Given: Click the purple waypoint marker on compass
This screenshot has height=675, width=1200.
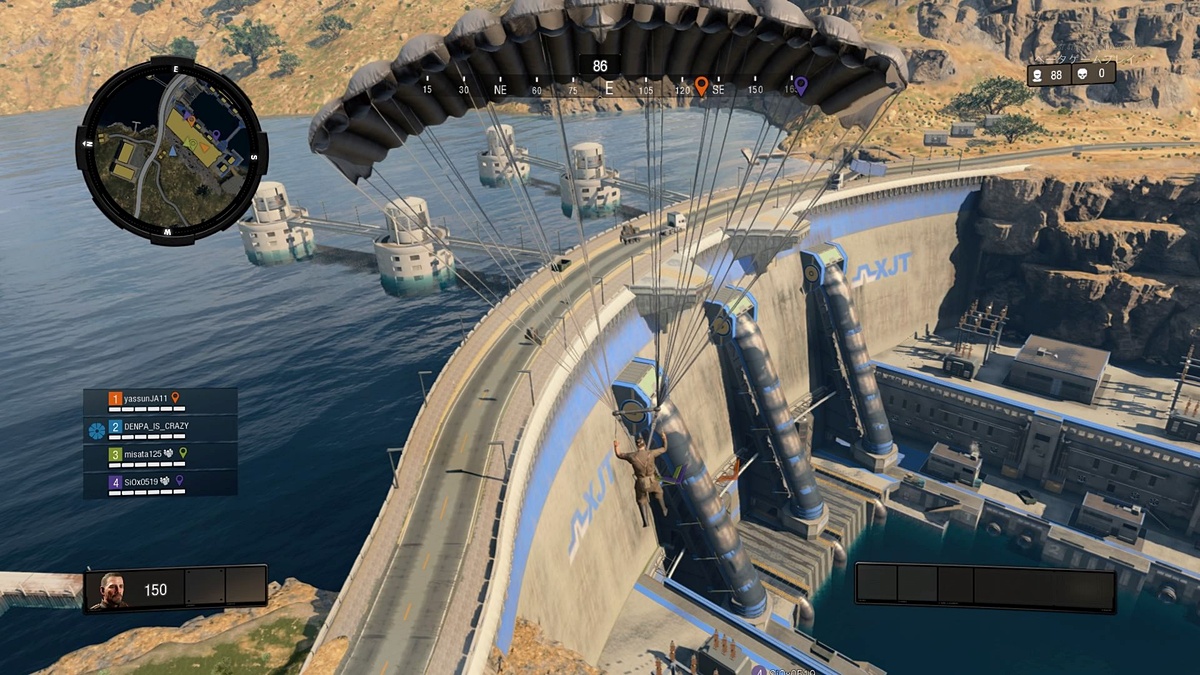Looking at the screenshot, I should point(800,86).
